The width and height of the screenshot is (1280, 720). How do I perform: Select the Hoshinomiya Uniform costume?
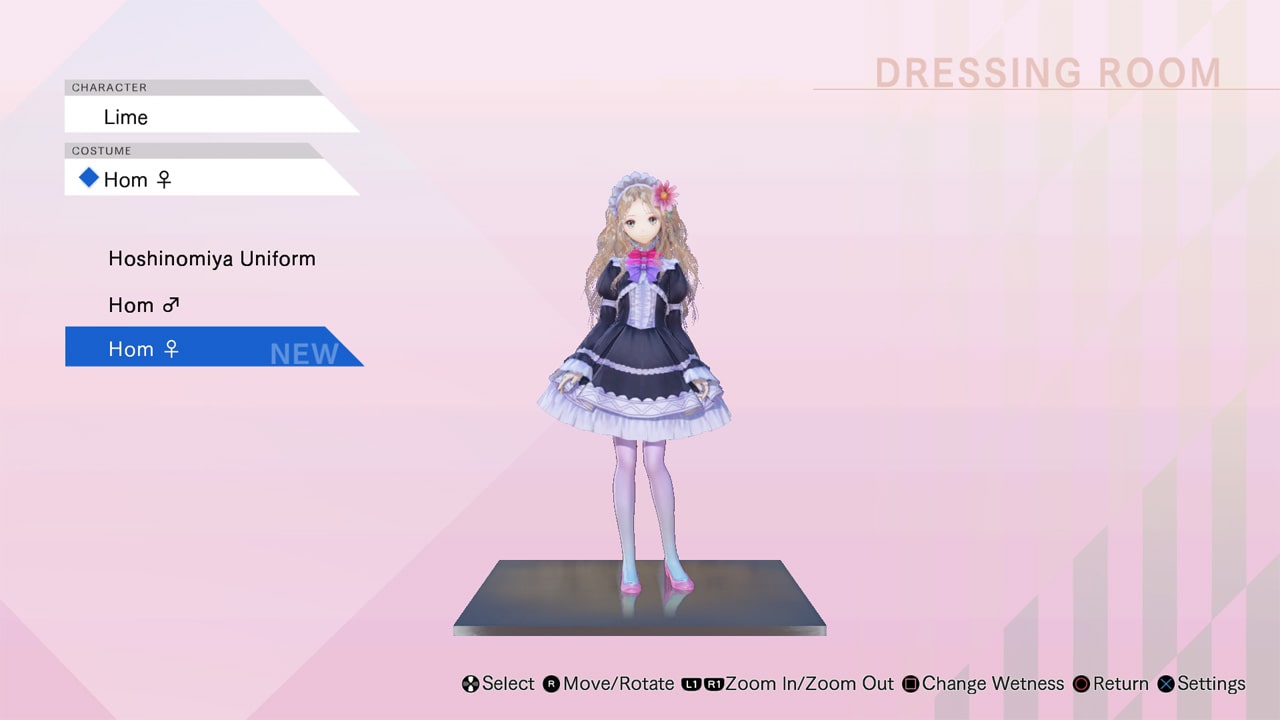(211, 258)
